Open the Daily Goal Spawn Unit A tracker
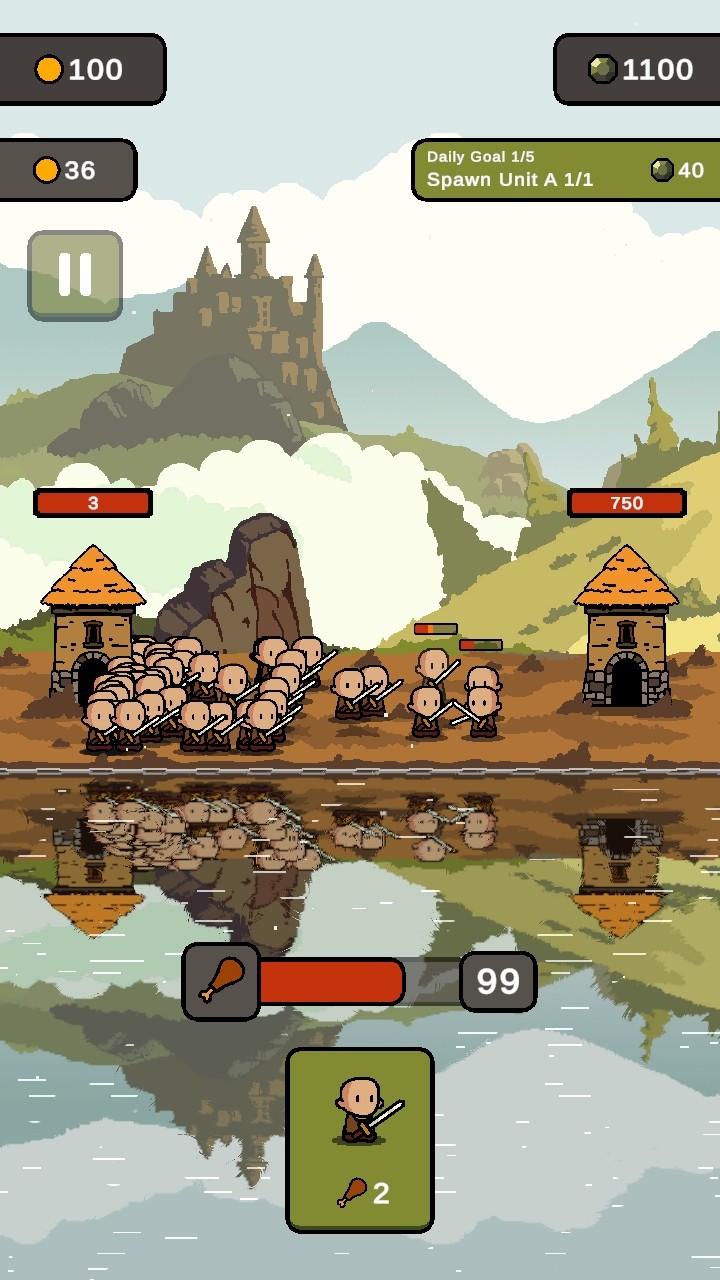 565,170
